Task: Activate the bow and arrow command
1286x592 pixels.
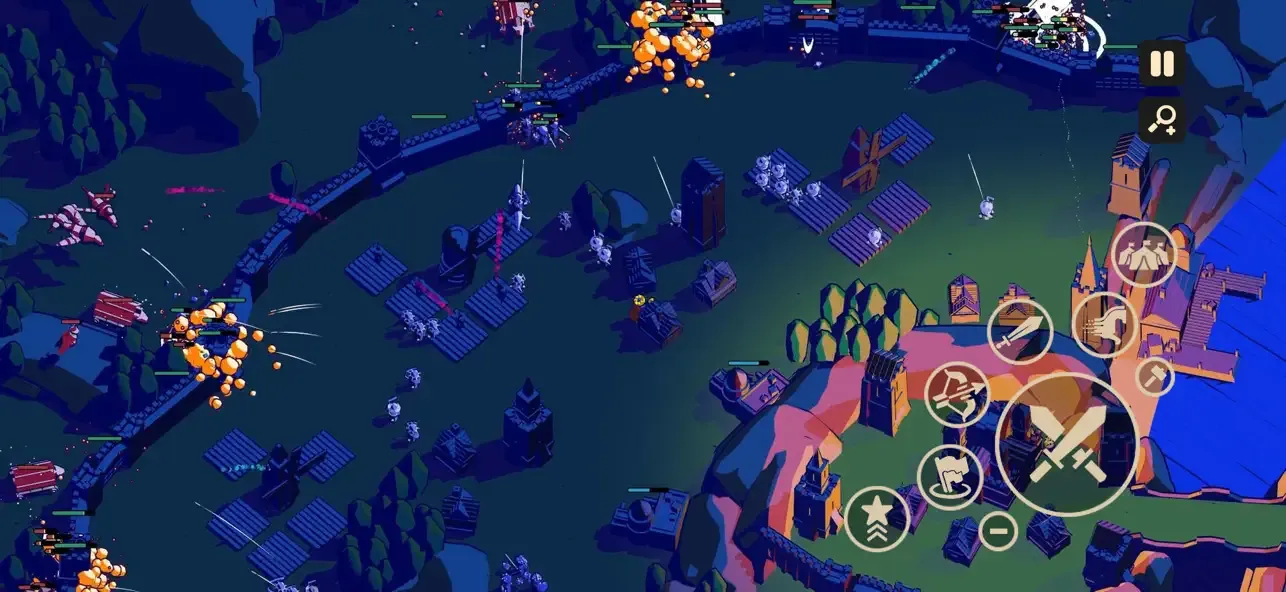Action: point(956,394)
